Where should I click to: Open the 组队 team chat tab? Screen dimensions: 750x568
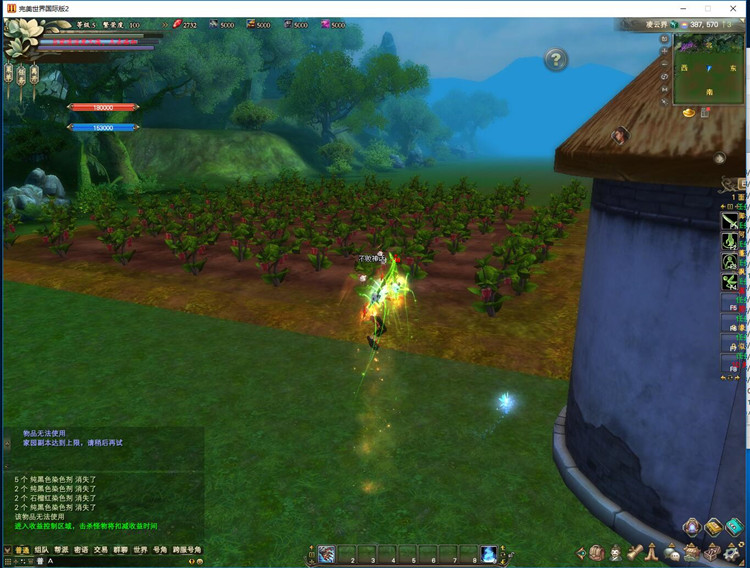41,549
